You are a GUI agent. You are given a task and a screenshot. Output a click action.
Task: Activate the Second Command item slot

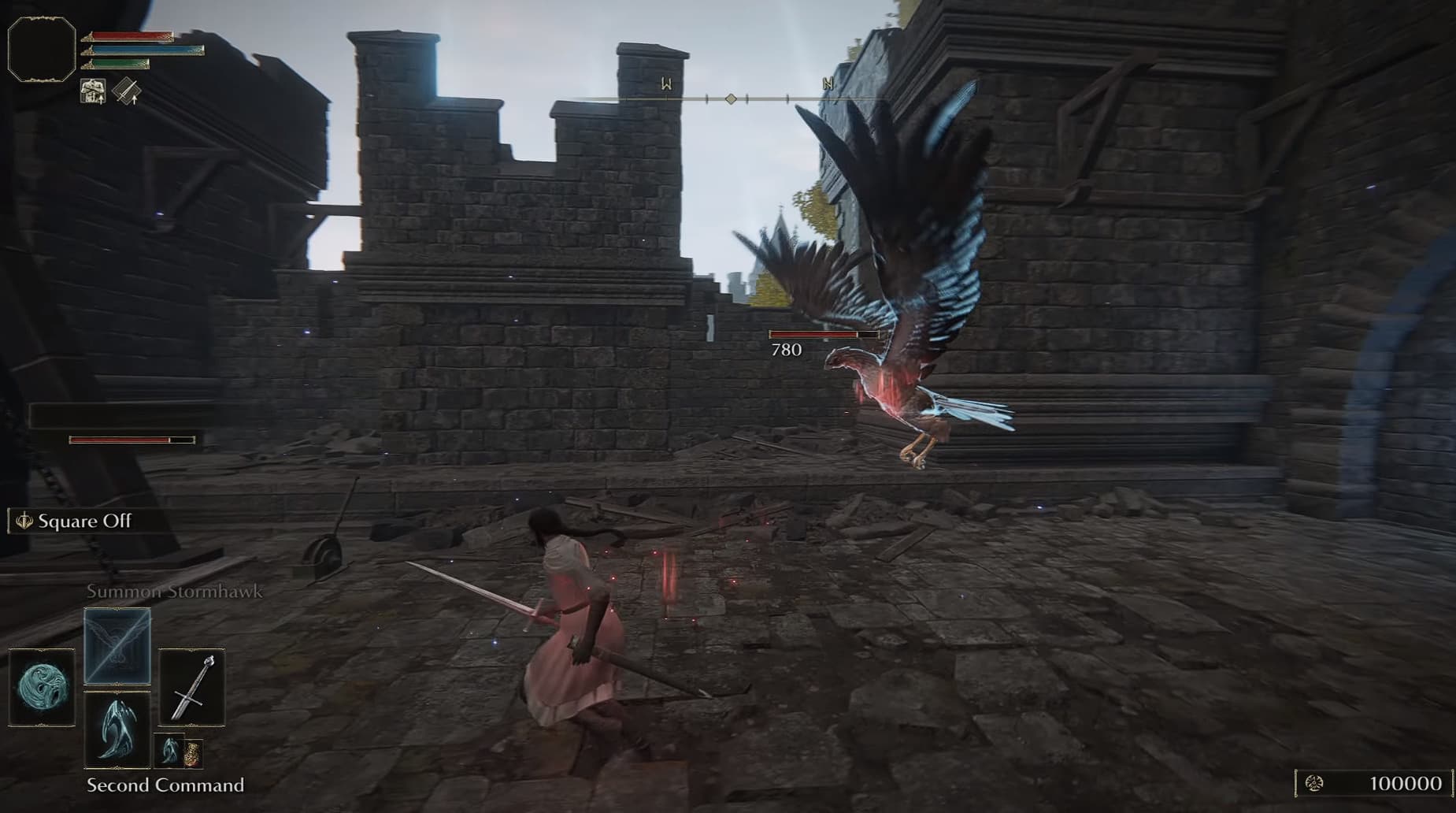click(117, 730)
